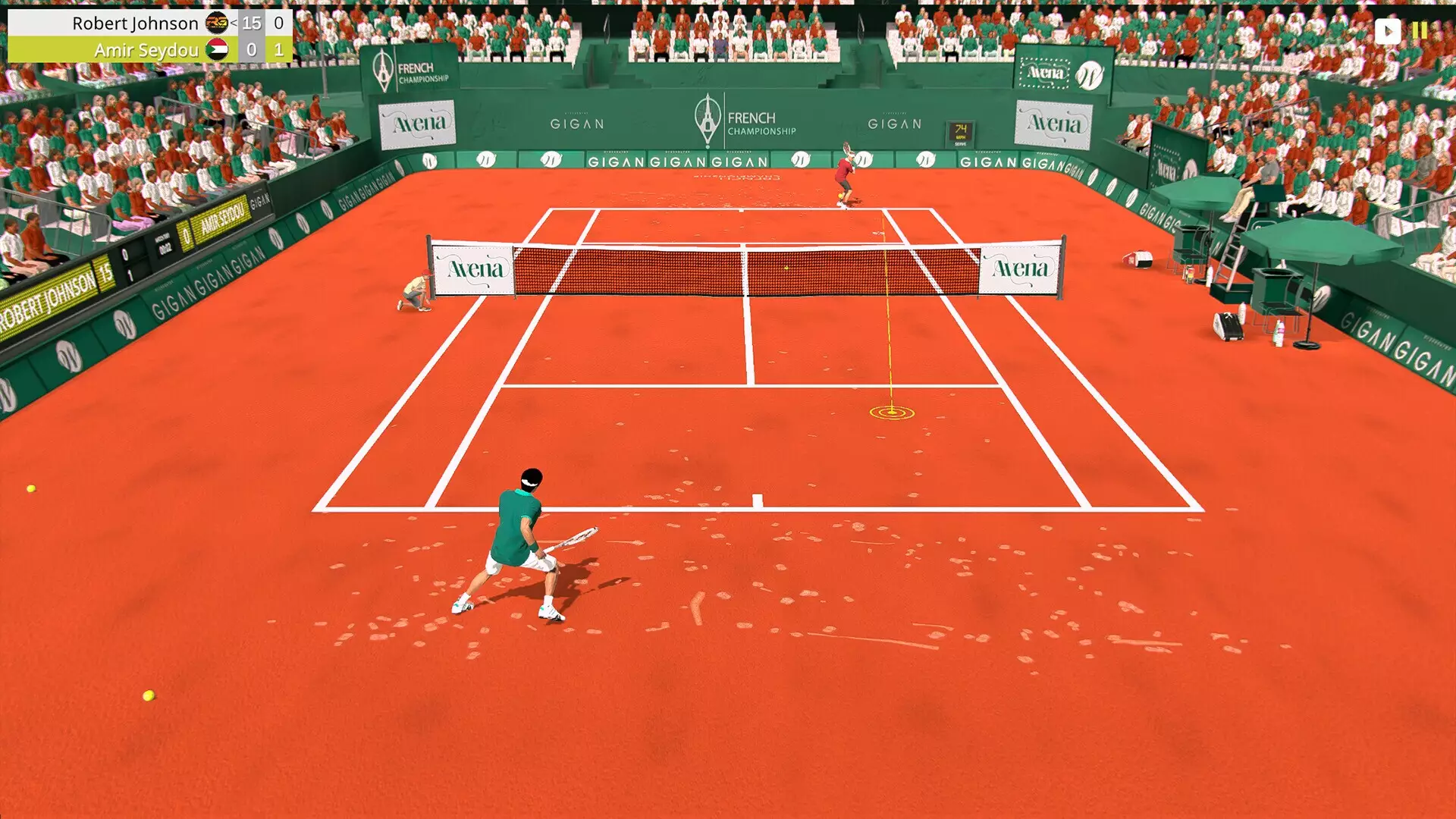This screenshot has height=819, width=1456.
Task: Expand Robert Johnson's game score showing 15
Action: [x=252, y=23]
